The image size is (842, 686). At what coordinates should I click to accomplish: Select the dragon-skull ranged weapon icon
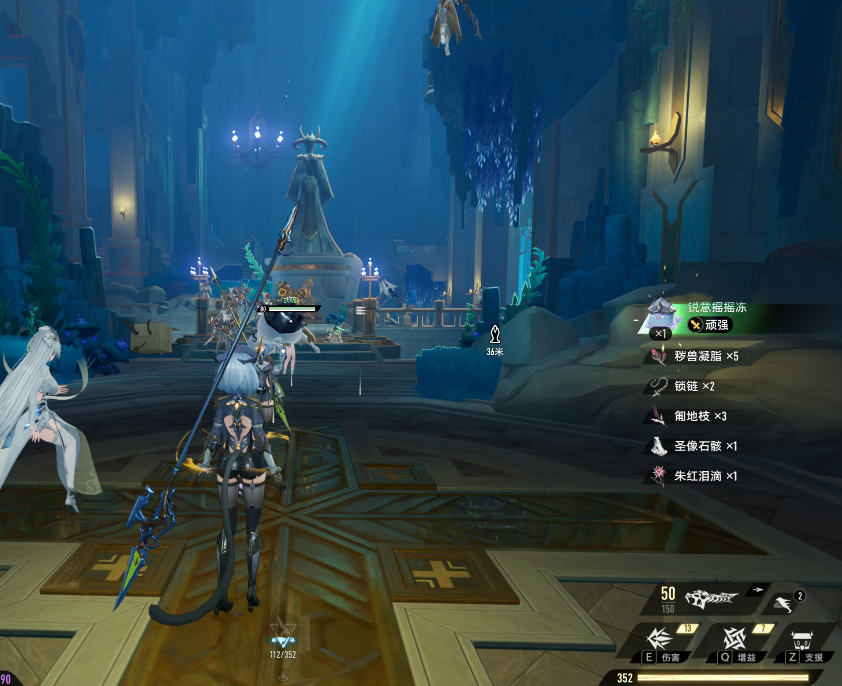[x=709, y=598]
